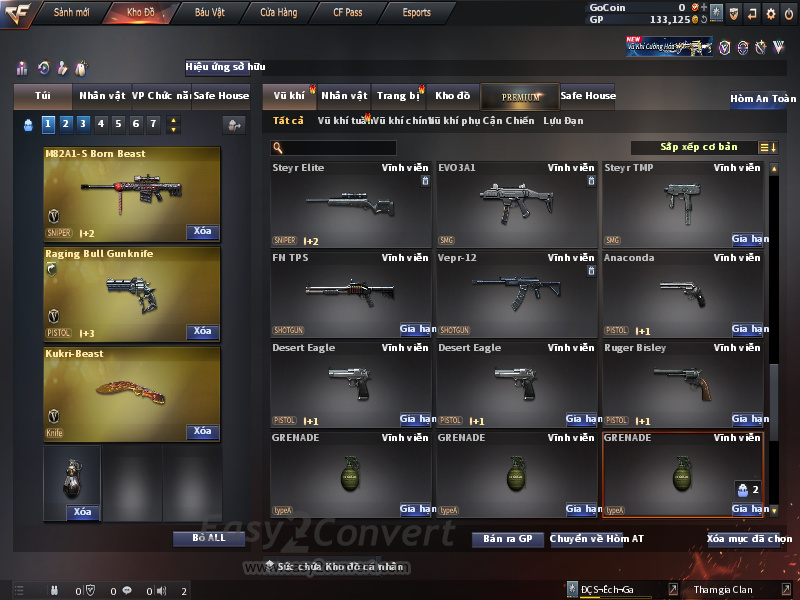Viewport: 800px width, 600px height.
Task: Open the Sảnh mới lobby tab
Action: pyautogui.click(x=71, y=13)
